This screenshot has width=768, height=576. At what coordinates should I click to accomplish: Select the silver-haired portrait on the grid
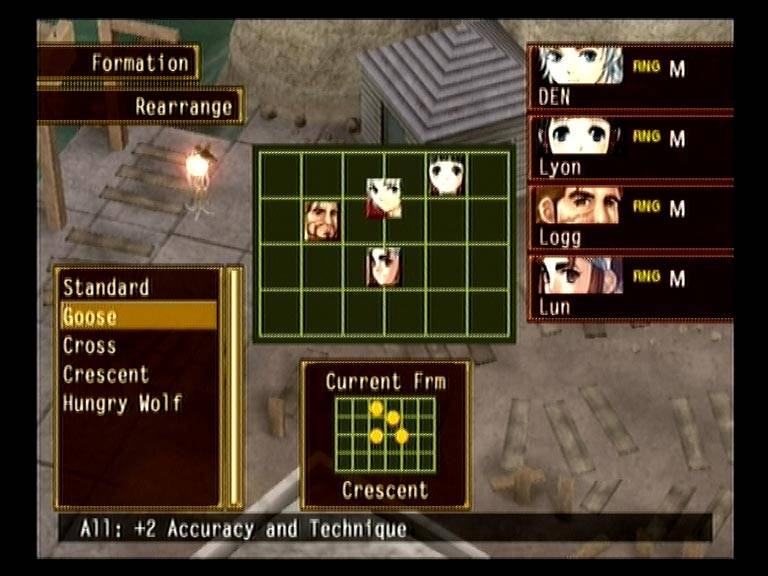(x=384, y=198)
